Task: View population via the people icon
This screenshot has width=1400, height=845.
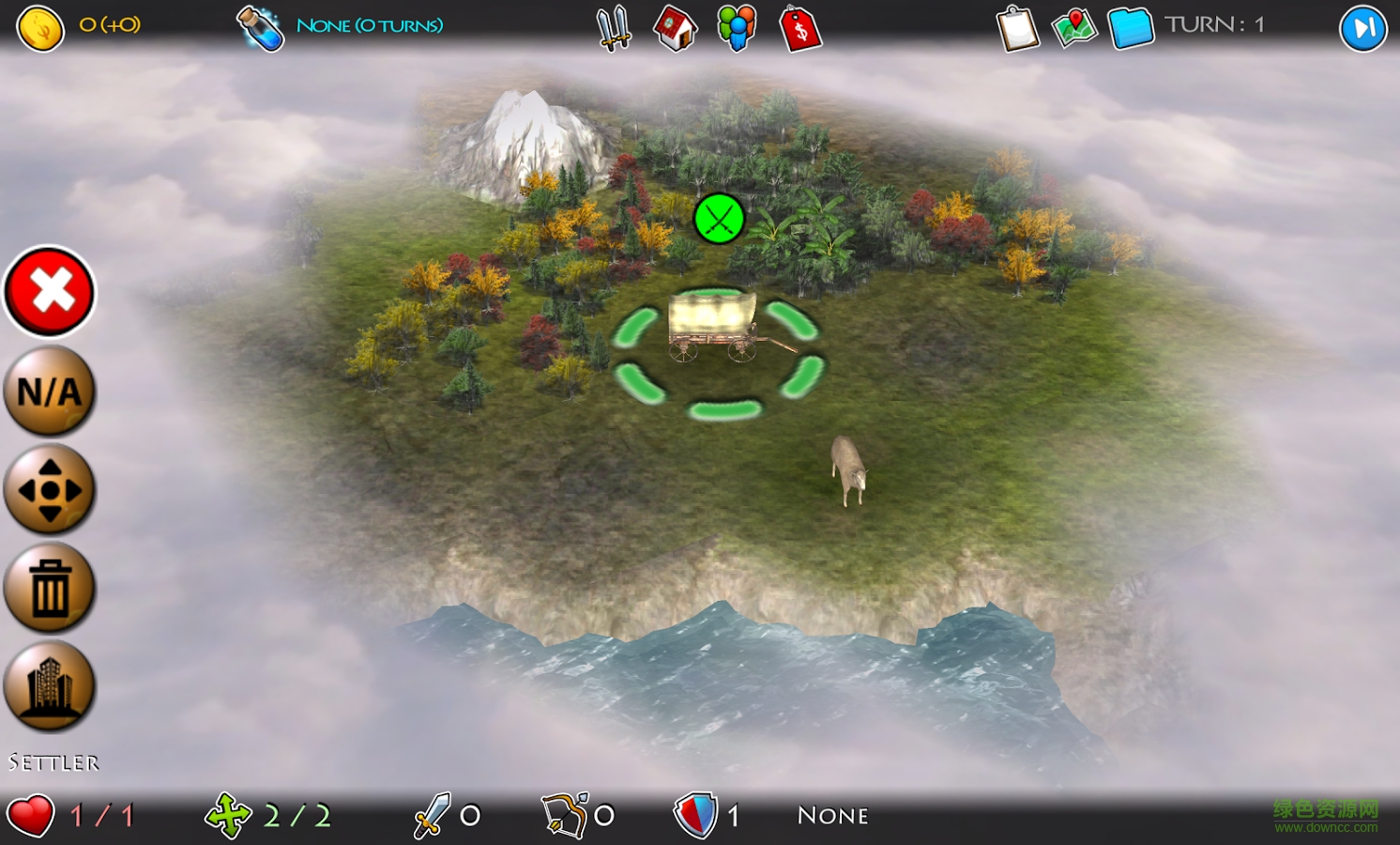Action: (x=738, y=26)
